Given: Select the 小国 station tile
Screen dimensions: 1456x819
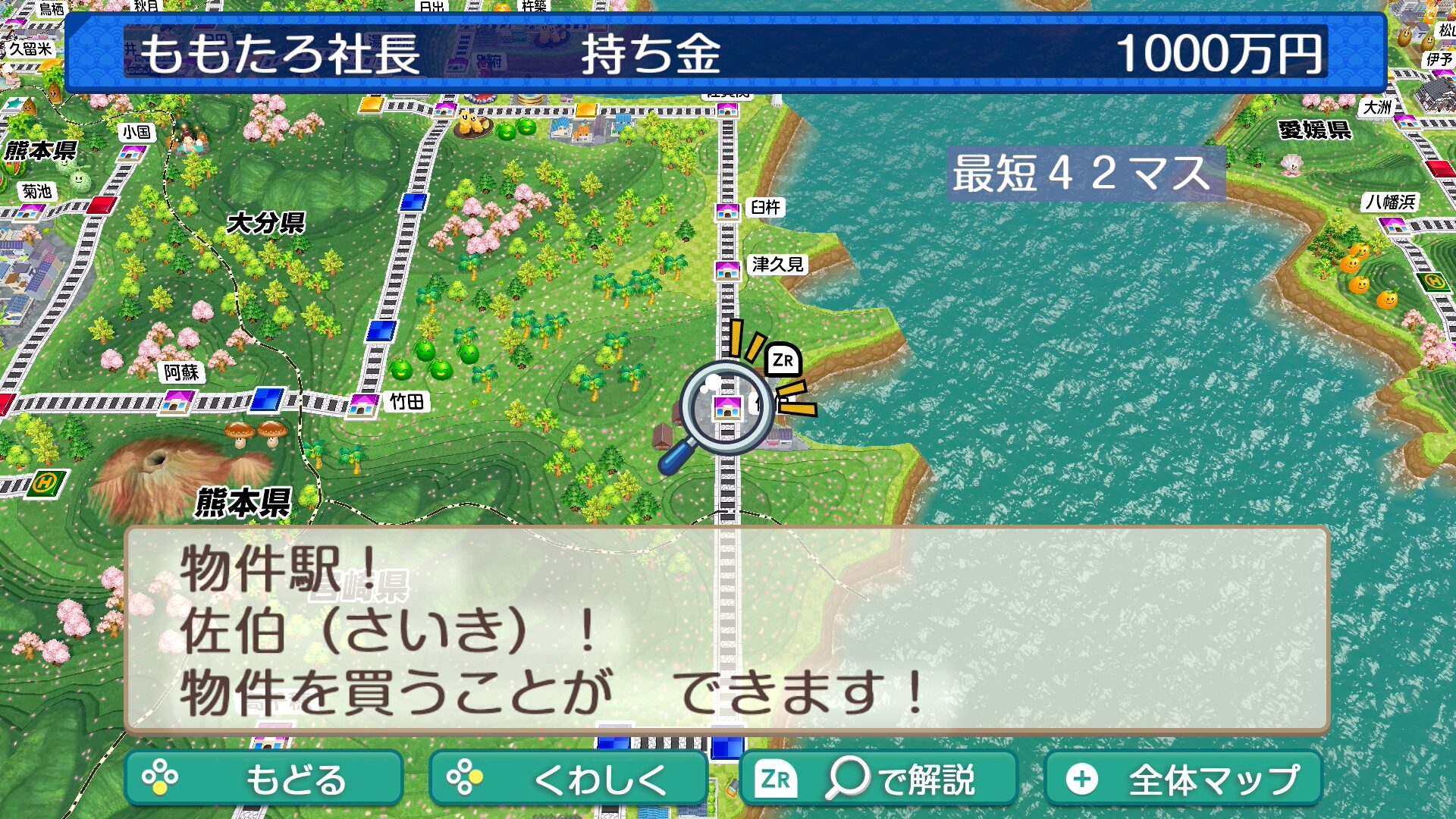Looking at the screenshot, I should (132, 152).
